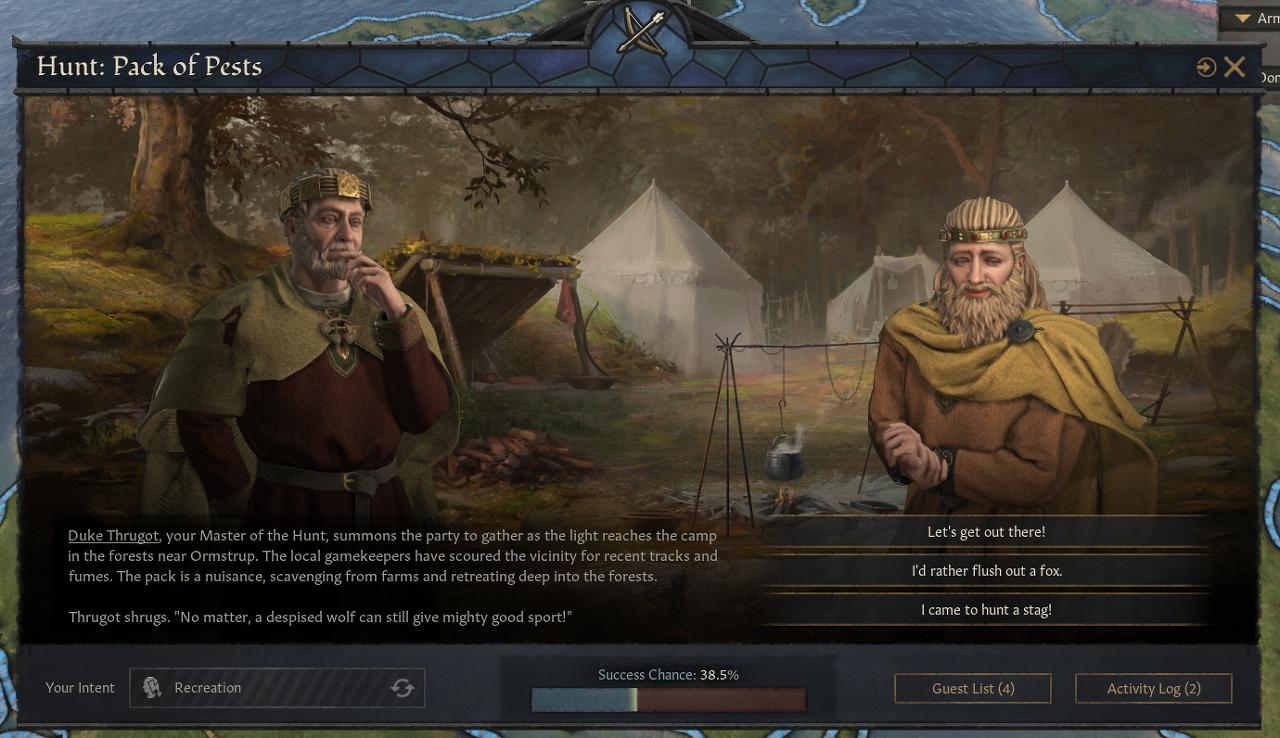Select "I'd rather flush out a fox."
This screenshot has height=738, width=1280.
click(x=986, y=571)
